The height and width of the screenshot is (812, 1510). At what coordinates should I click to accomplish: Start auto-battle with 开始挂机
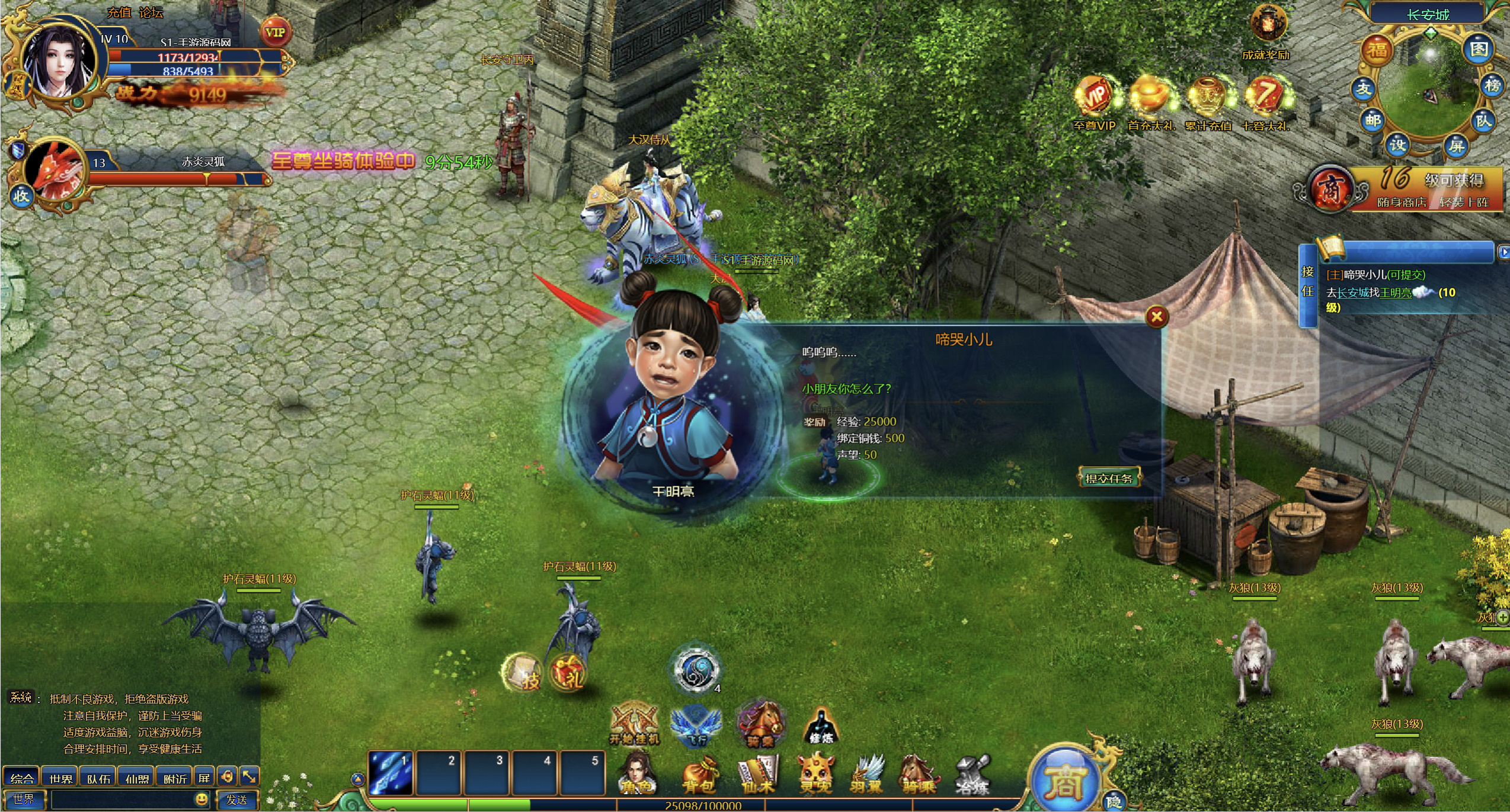coord(634,724)
